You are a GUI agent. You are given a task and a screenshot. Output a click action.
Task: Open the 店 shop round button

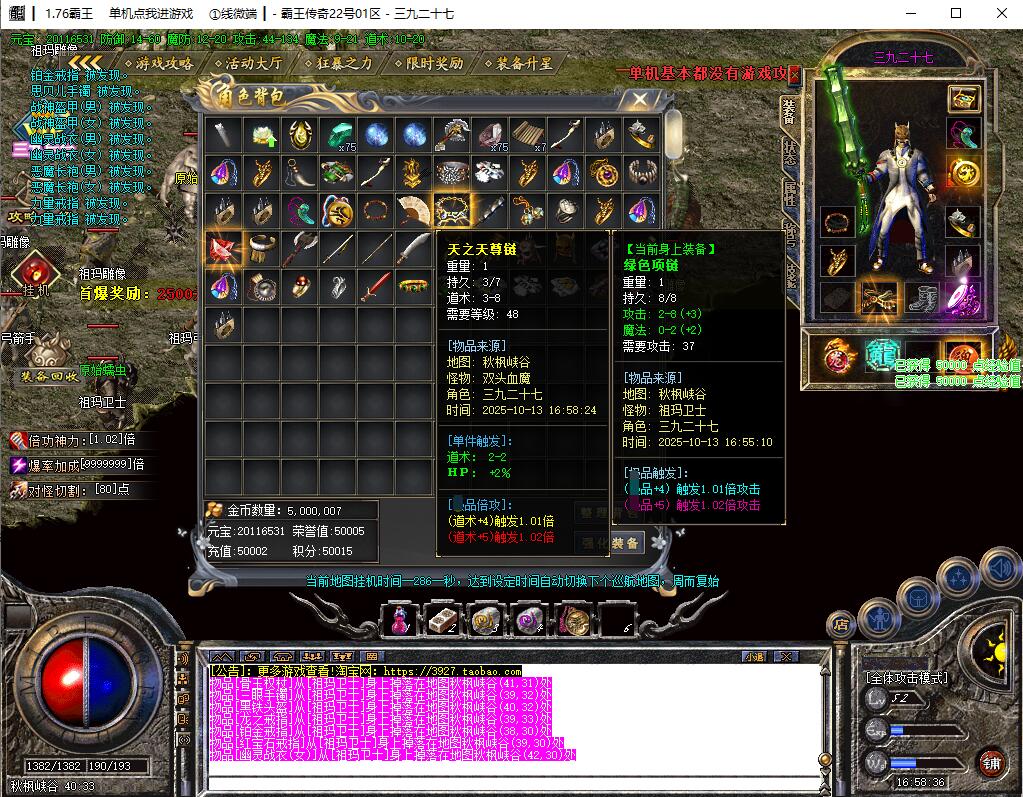pyautogui.click(x=840, y=624)
